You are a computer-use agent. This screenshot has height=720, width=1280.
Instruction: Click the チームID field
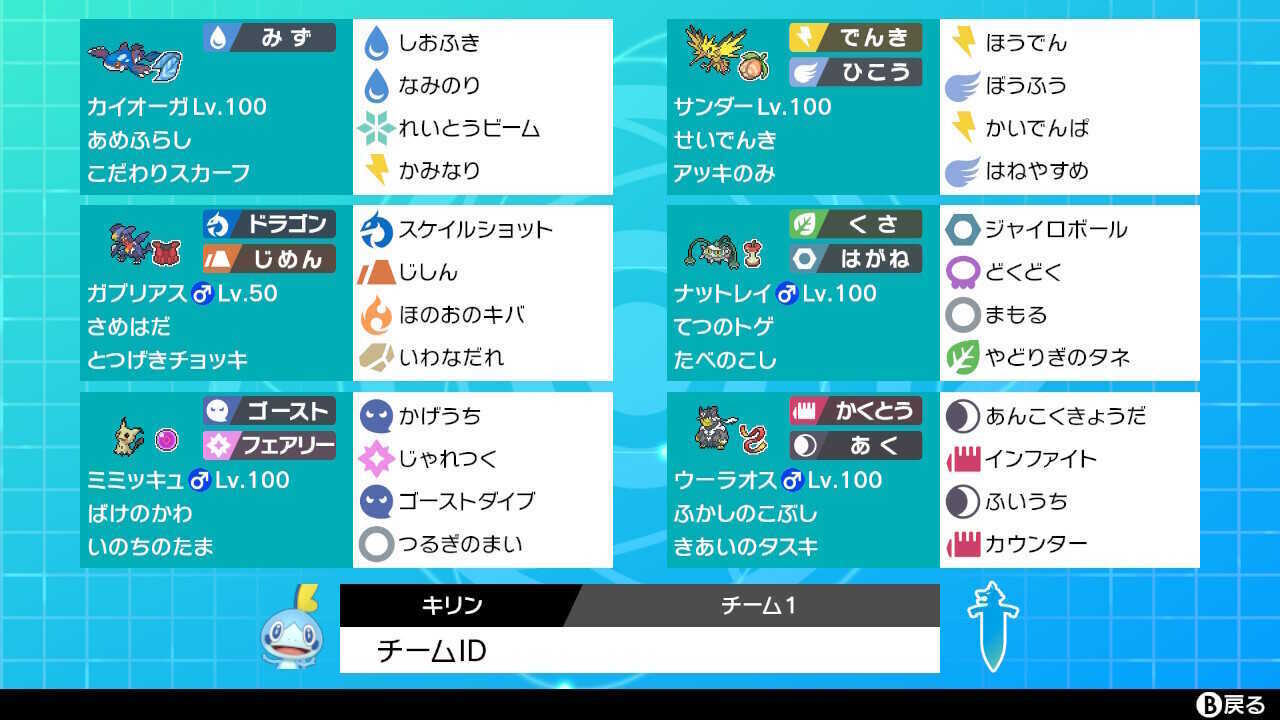tap(640, 650)
